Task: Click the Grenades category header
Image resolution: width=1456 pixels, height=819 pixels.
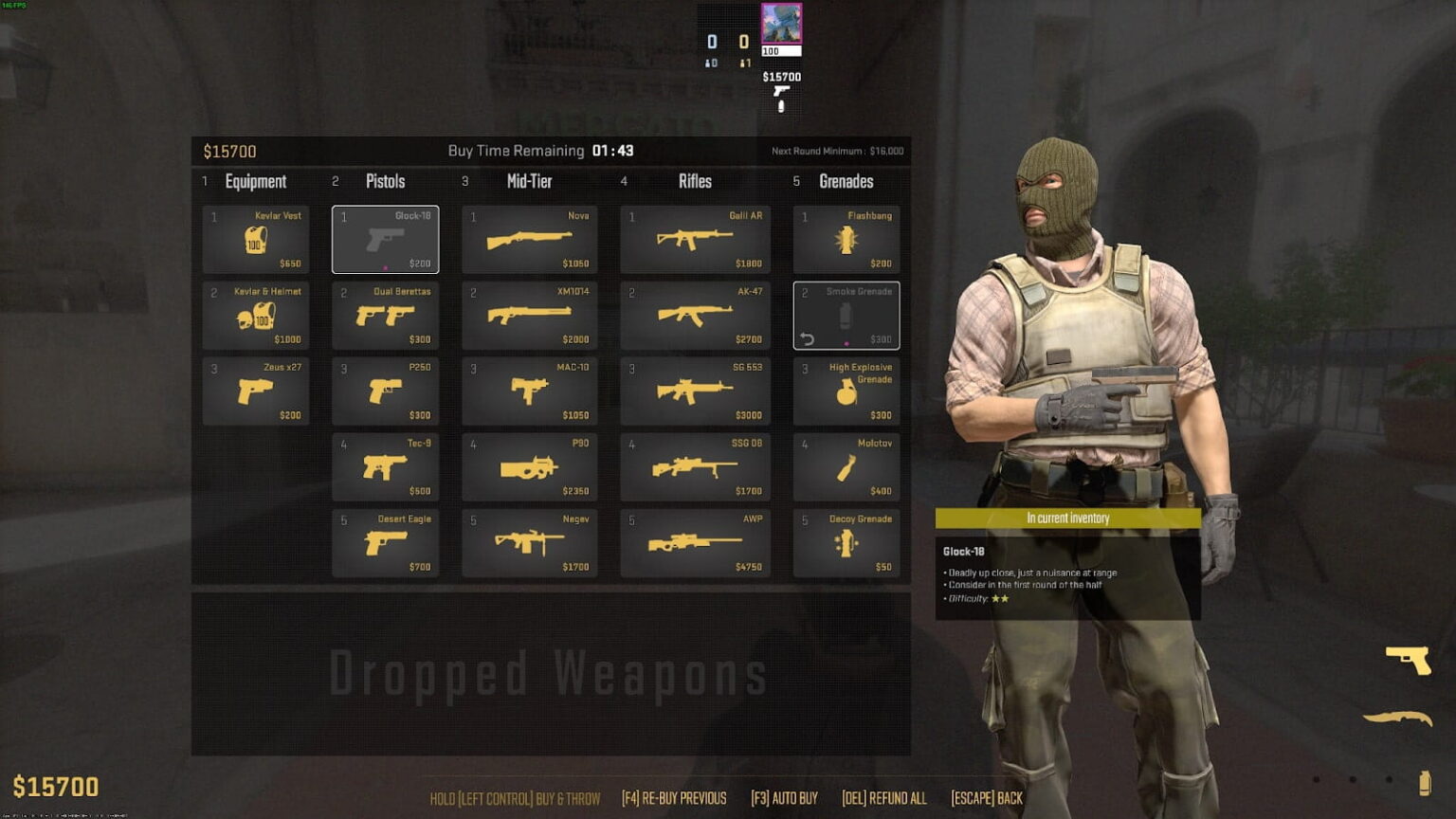Action: 846,181
